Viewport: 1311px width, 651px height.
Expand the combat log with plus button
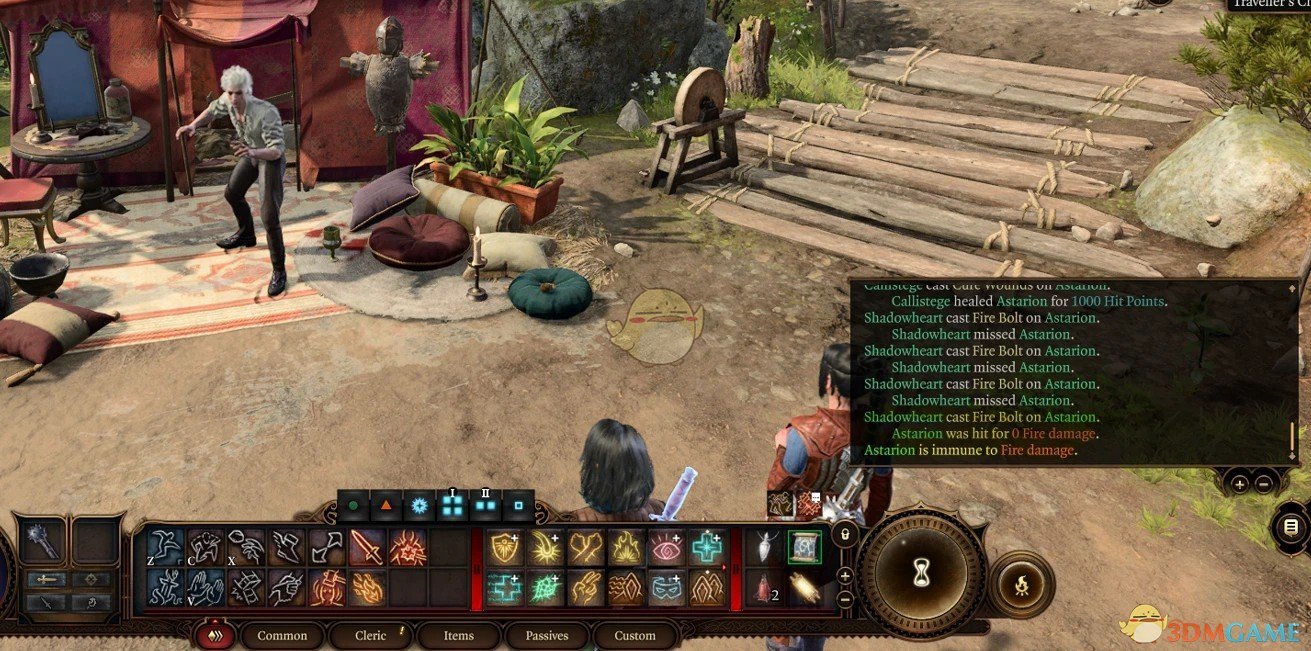(x=1240, y=483)
